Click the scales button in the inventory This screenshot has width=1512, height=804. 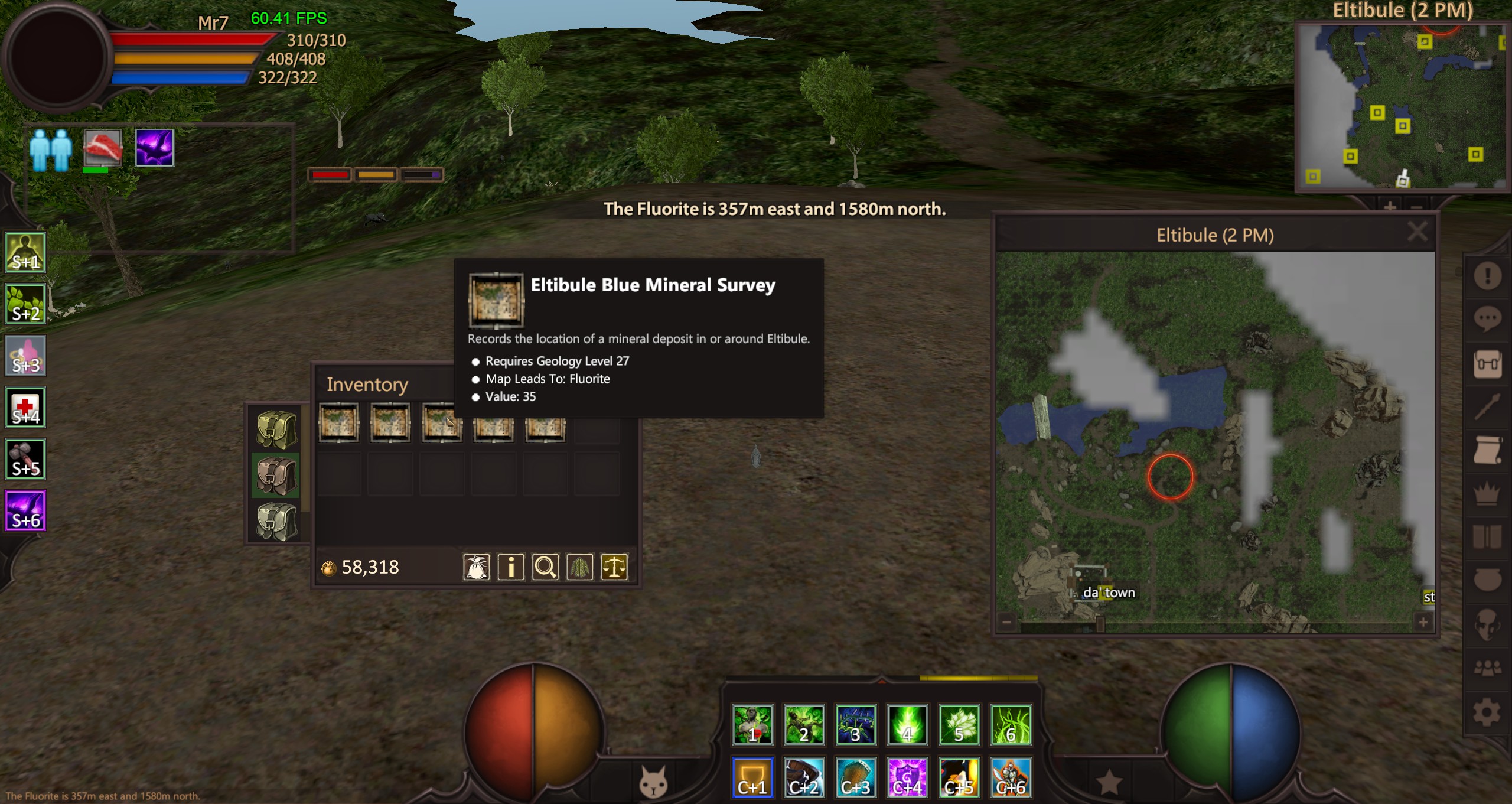pos(614,568)
